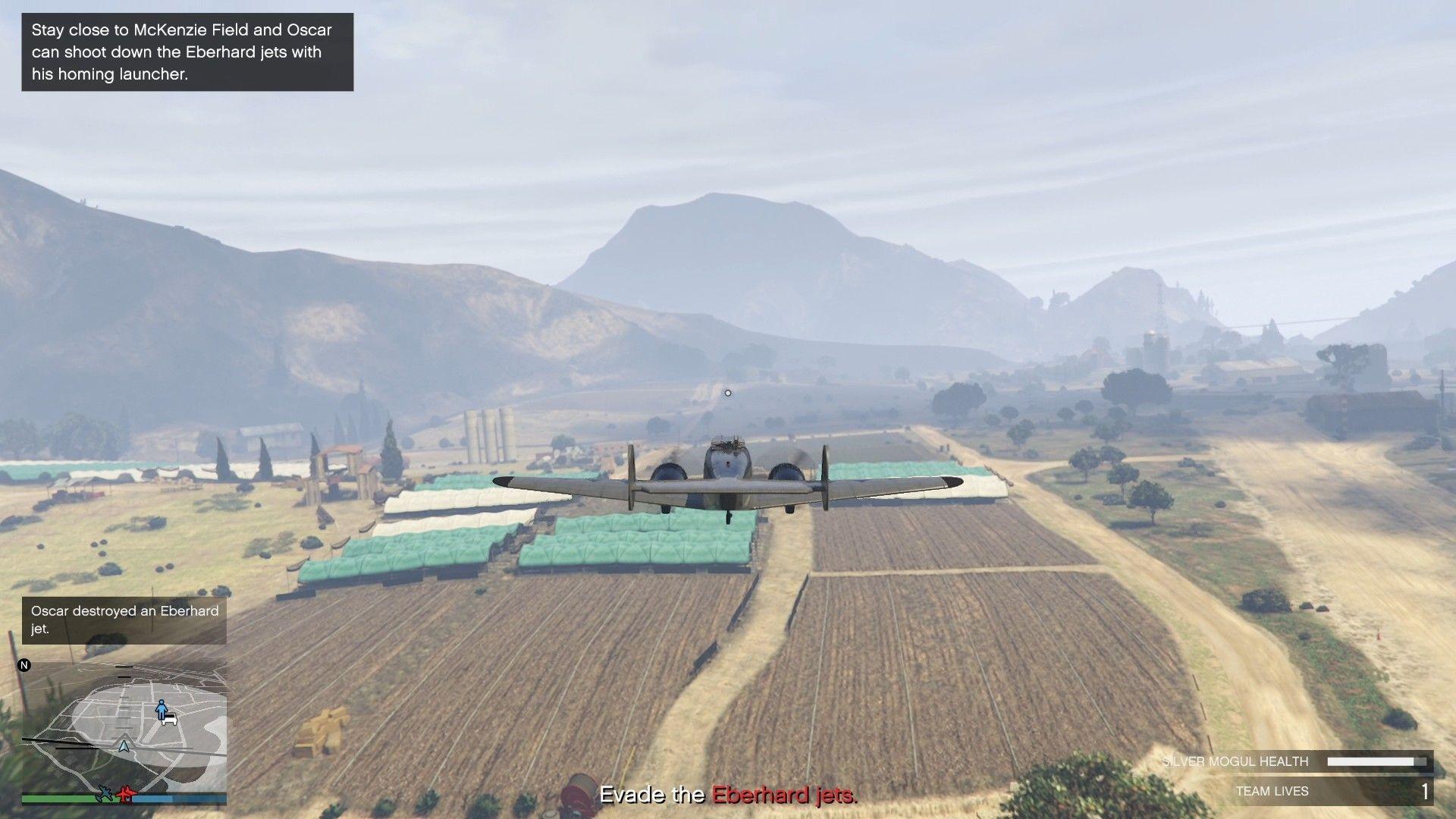
Task: Click the blue person blip on the minimap
Action: pos(161,709)
